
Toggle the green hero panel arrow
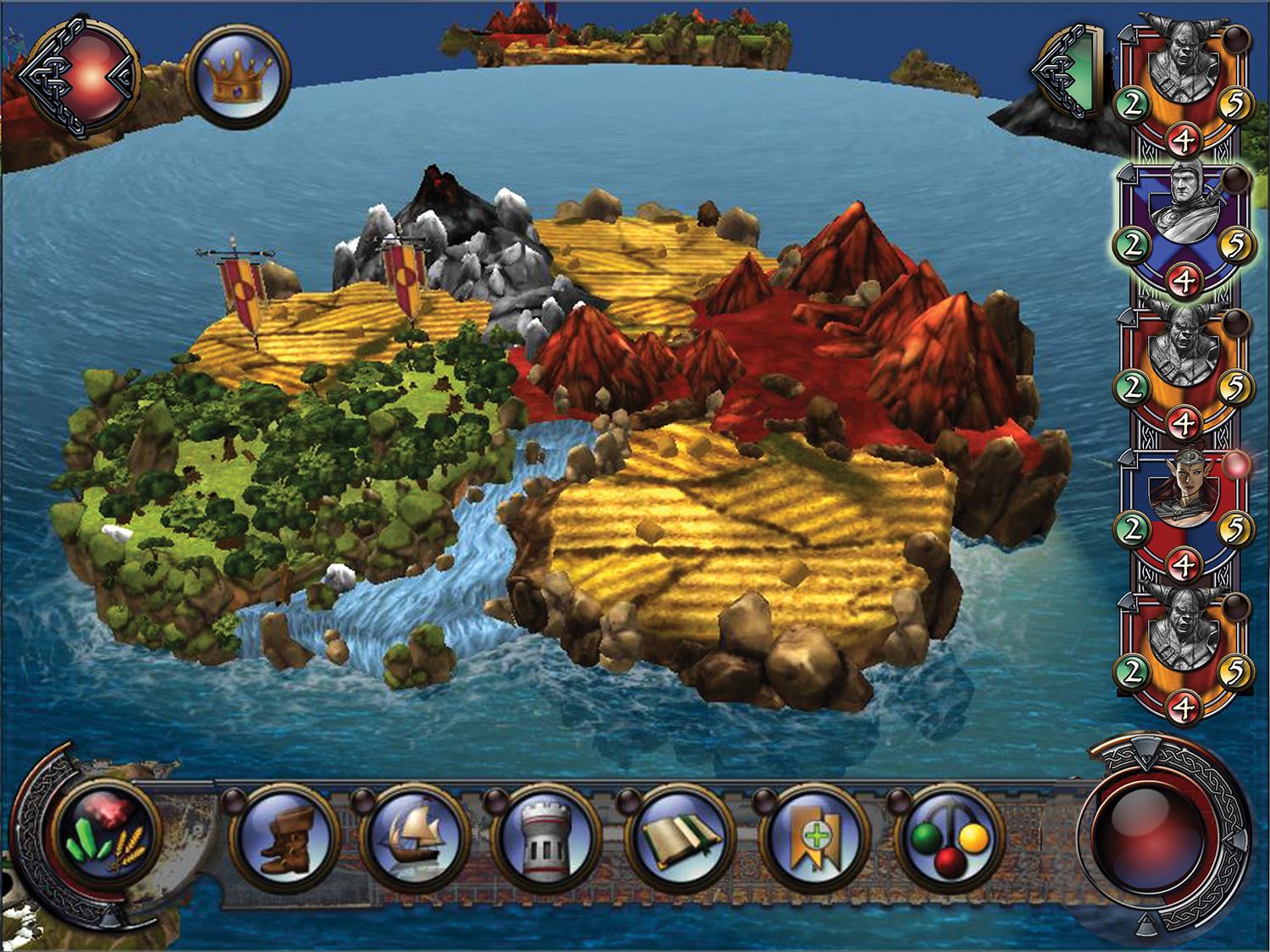[1069, 71]
